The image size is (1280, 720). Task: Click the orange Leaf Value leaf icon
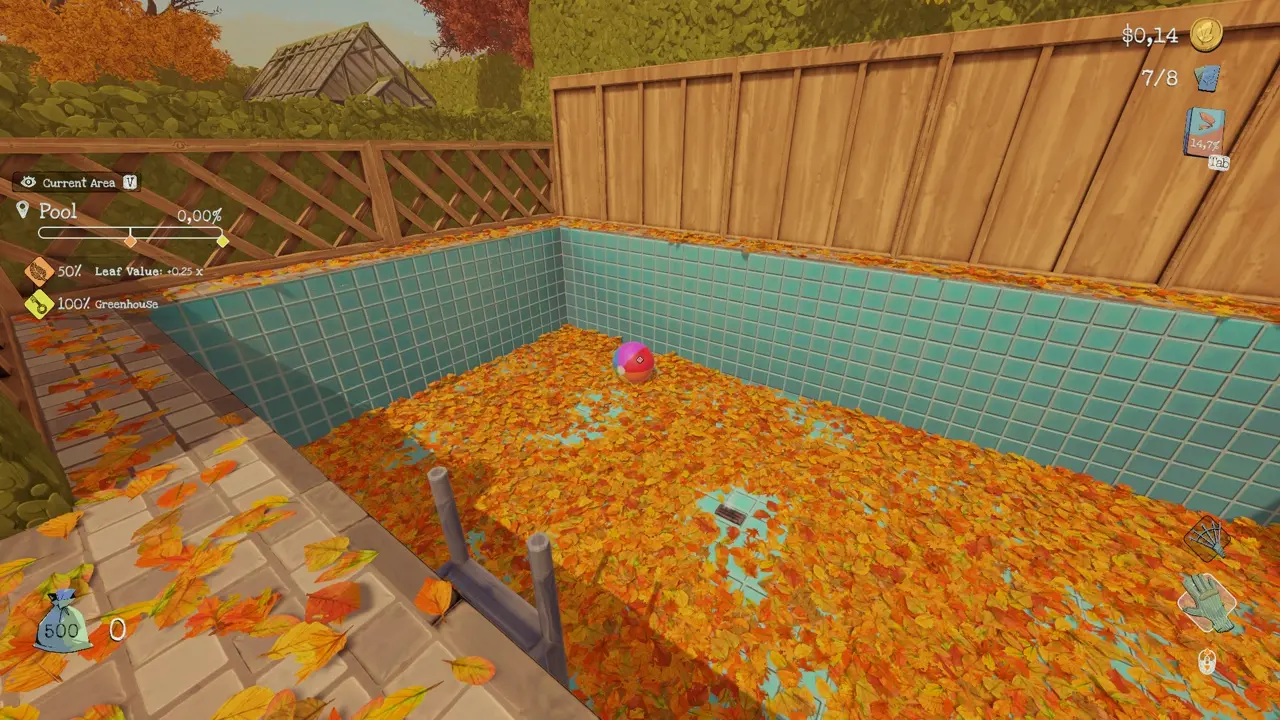click(39, 272)
